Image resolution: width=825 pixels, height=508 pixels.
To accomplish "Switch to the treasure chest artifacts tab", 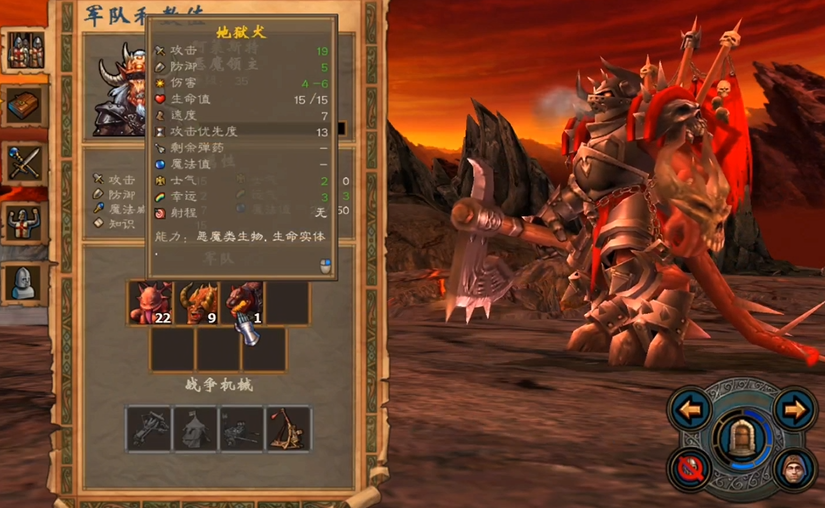I will tap(25, 105).
